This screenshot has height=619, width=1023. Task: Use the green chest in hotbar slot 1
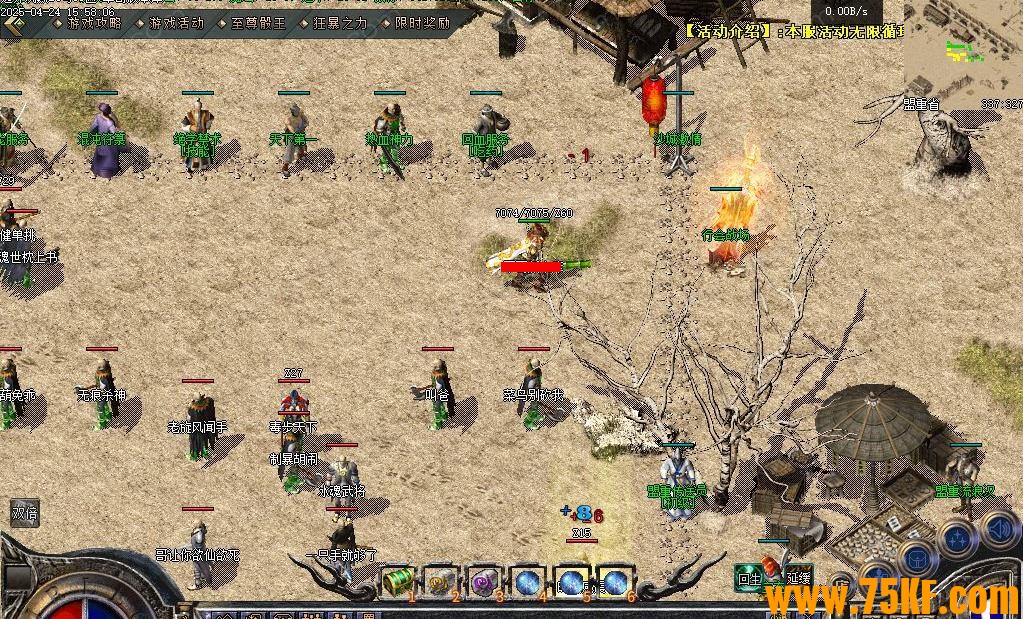click(x=398, y=581)
